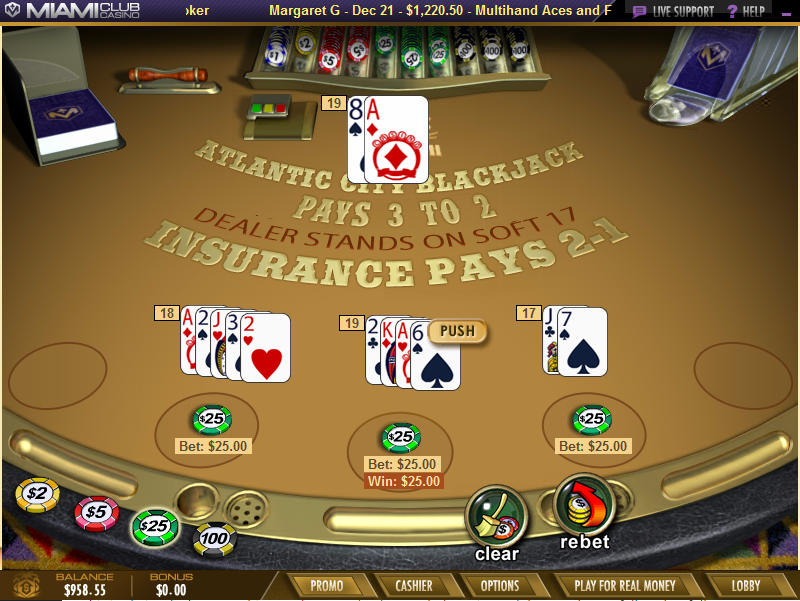This screenshot has height=601, width=800.
Task: Choose the green $25 chip from the tray
Action: (155, 526)
